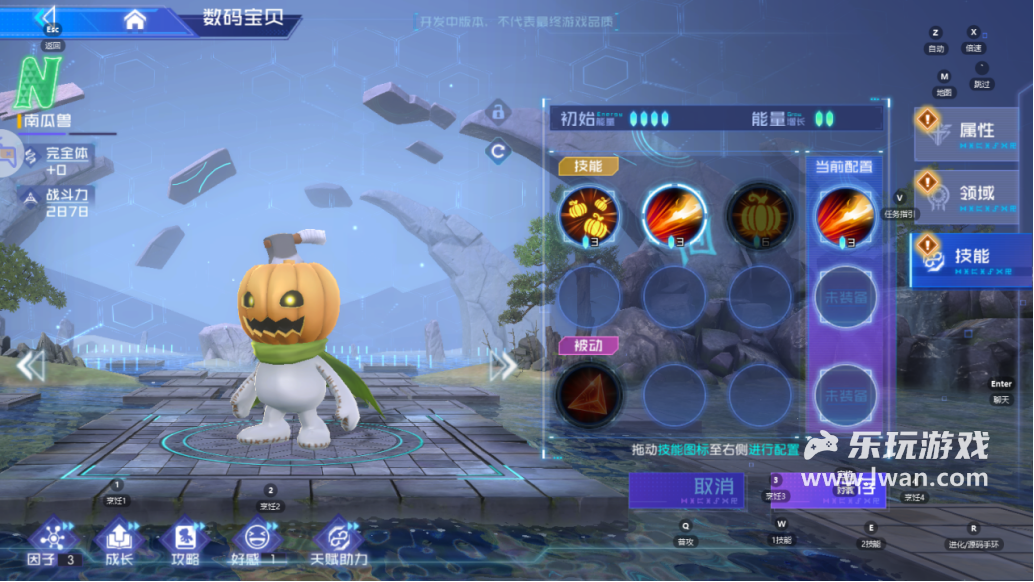Click the circular refresh arrow icon
This screenshot has width=1034, height=582.
coord(497,152)
